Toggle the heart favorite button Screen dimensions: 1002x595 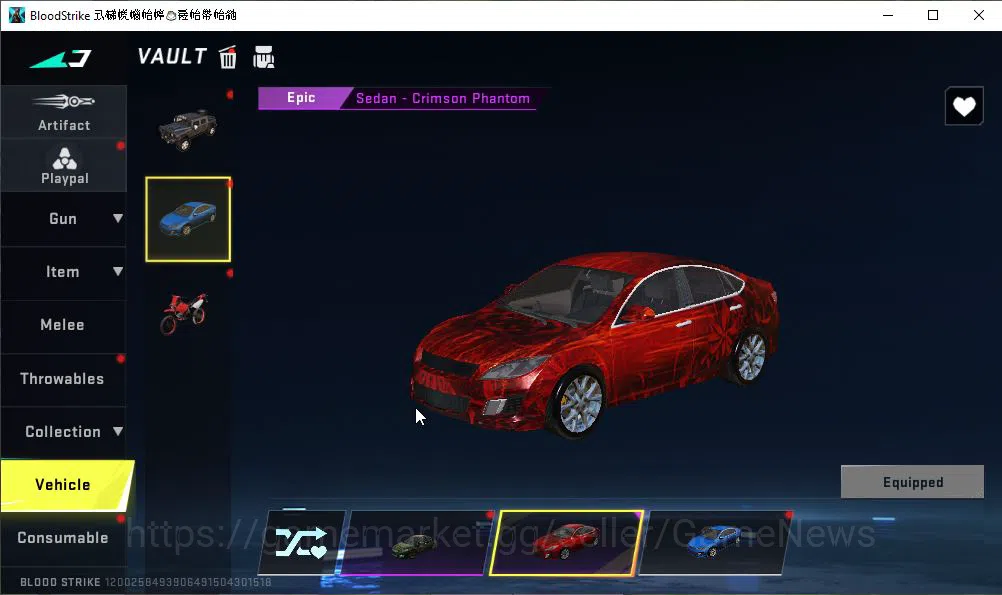(x=964, y=107)
